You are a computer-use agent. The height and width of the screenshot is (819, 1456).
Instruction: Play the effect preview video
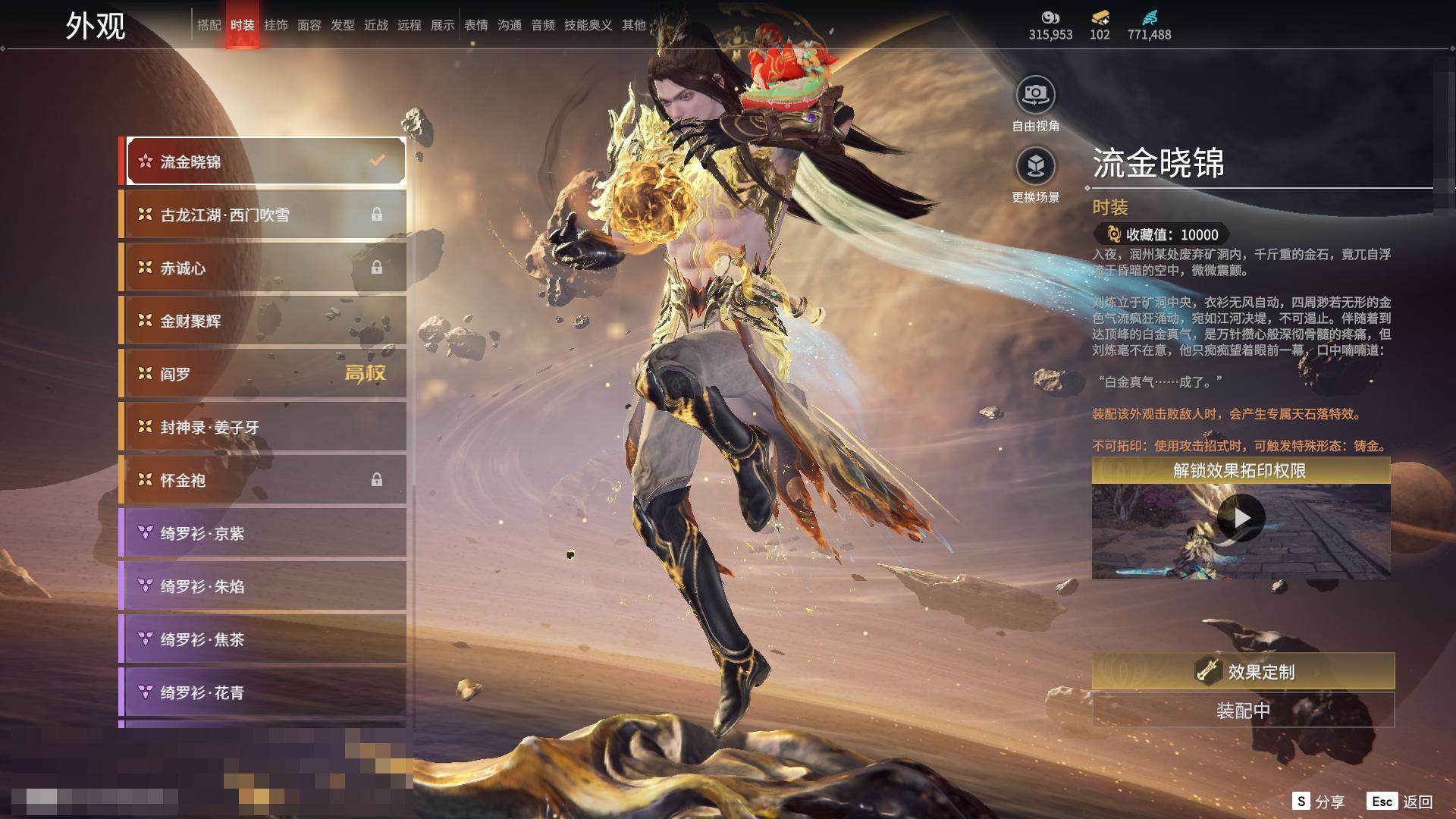1241,518
